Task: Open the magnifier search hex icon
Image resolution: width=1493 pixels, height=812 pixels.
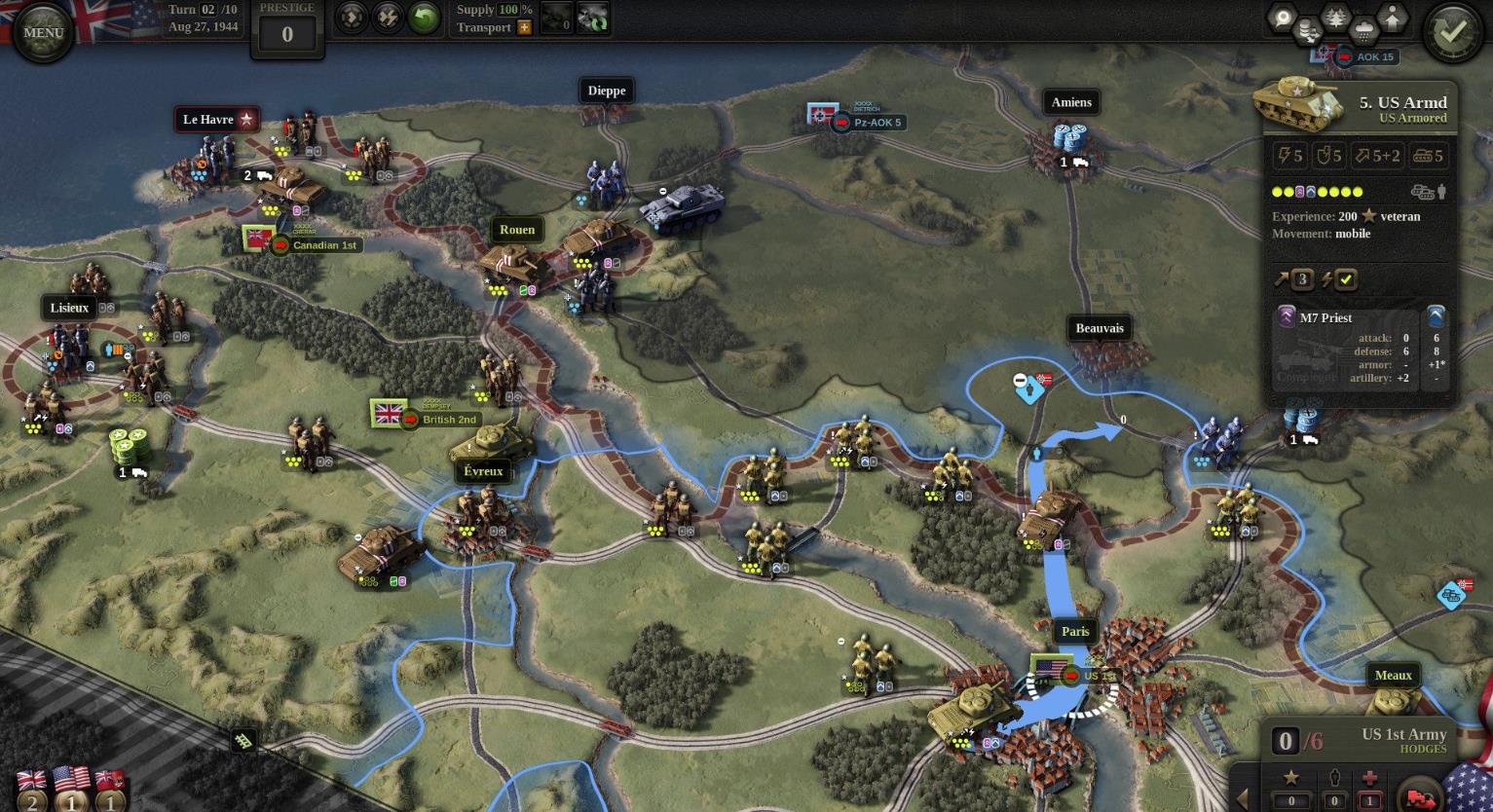Action: 1283,18
